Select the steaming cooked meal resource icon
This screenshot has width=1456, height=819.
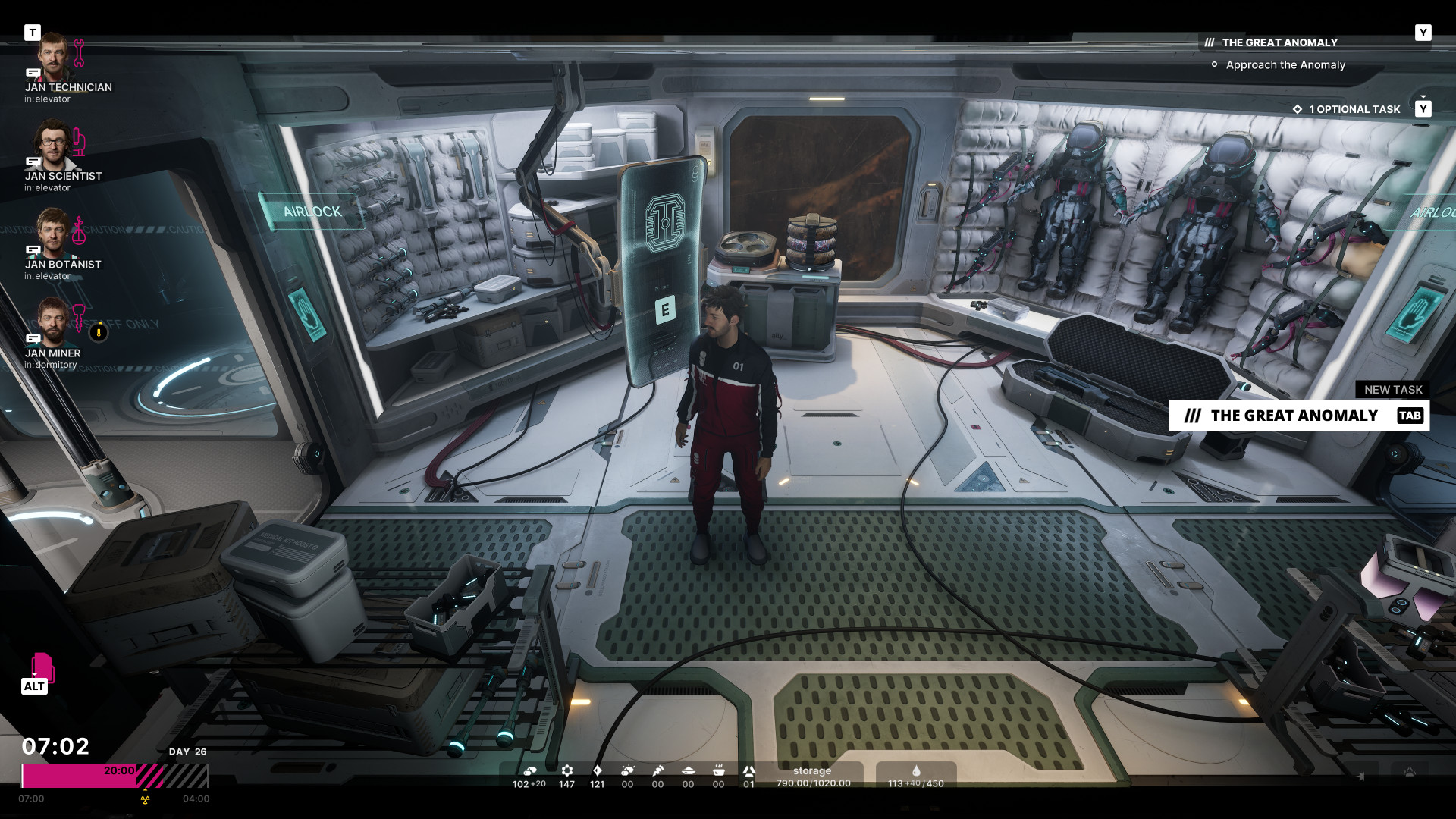pos(718,771)
